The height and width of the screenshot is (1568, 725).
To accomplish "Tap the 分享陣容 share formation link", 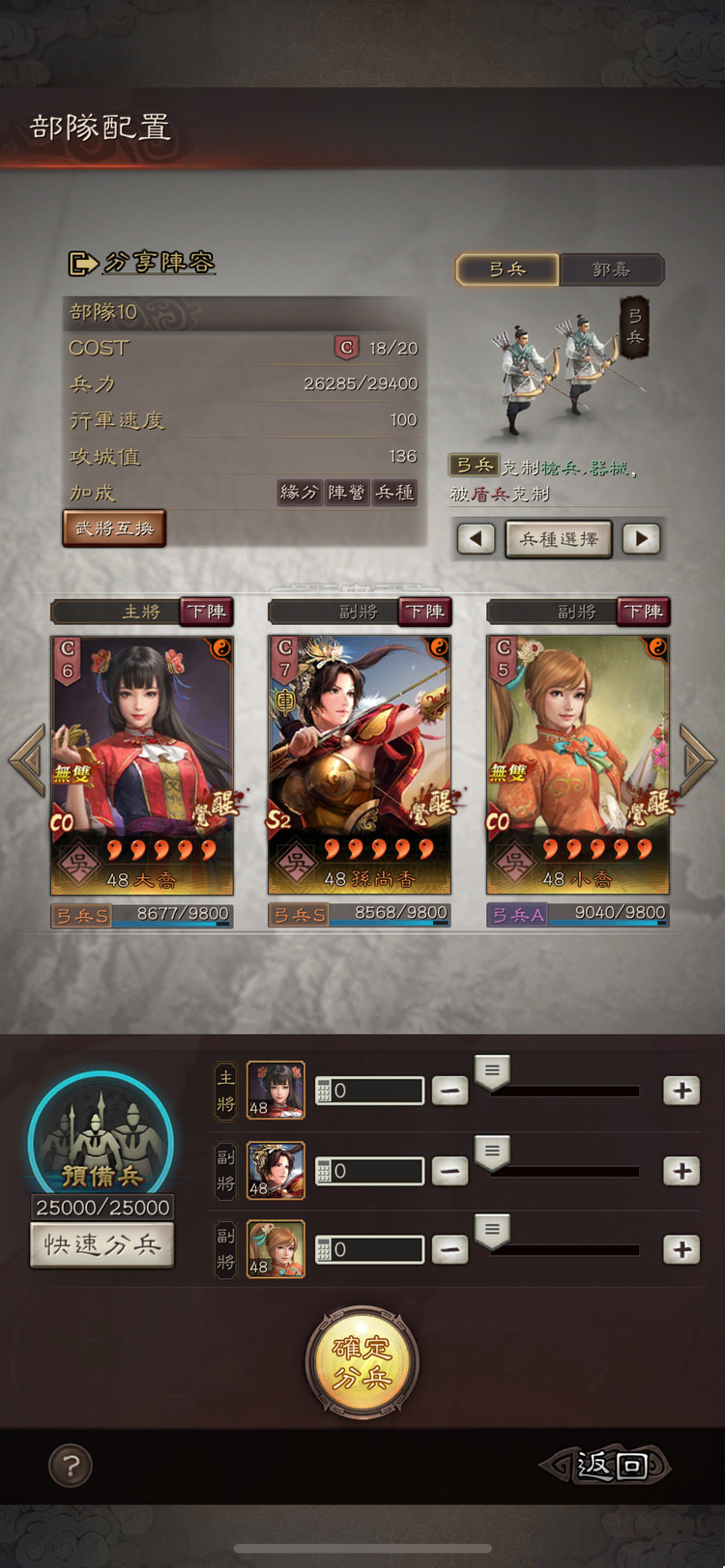I will pos(142,263).
